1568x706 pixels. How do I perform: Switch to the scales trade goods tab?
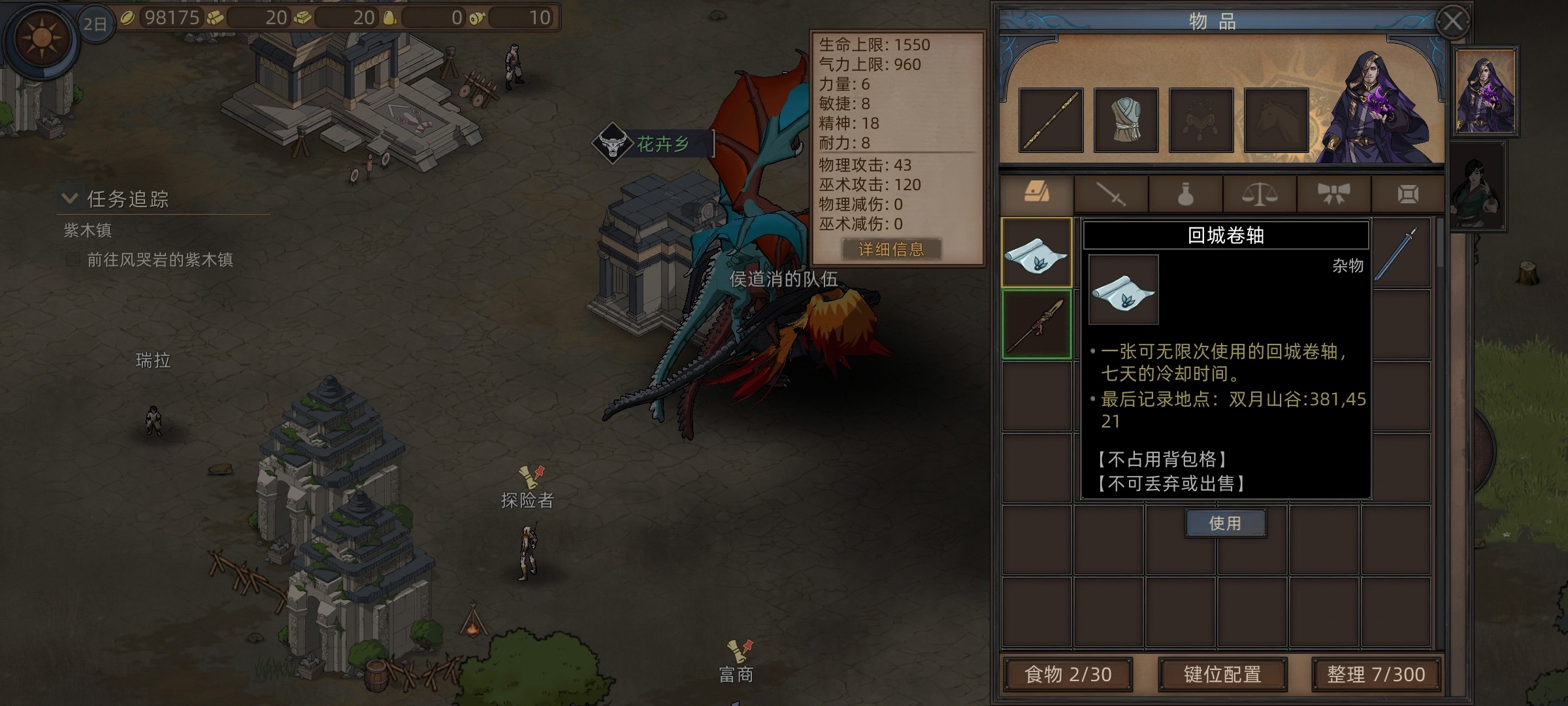click(x=1260, y=194)
